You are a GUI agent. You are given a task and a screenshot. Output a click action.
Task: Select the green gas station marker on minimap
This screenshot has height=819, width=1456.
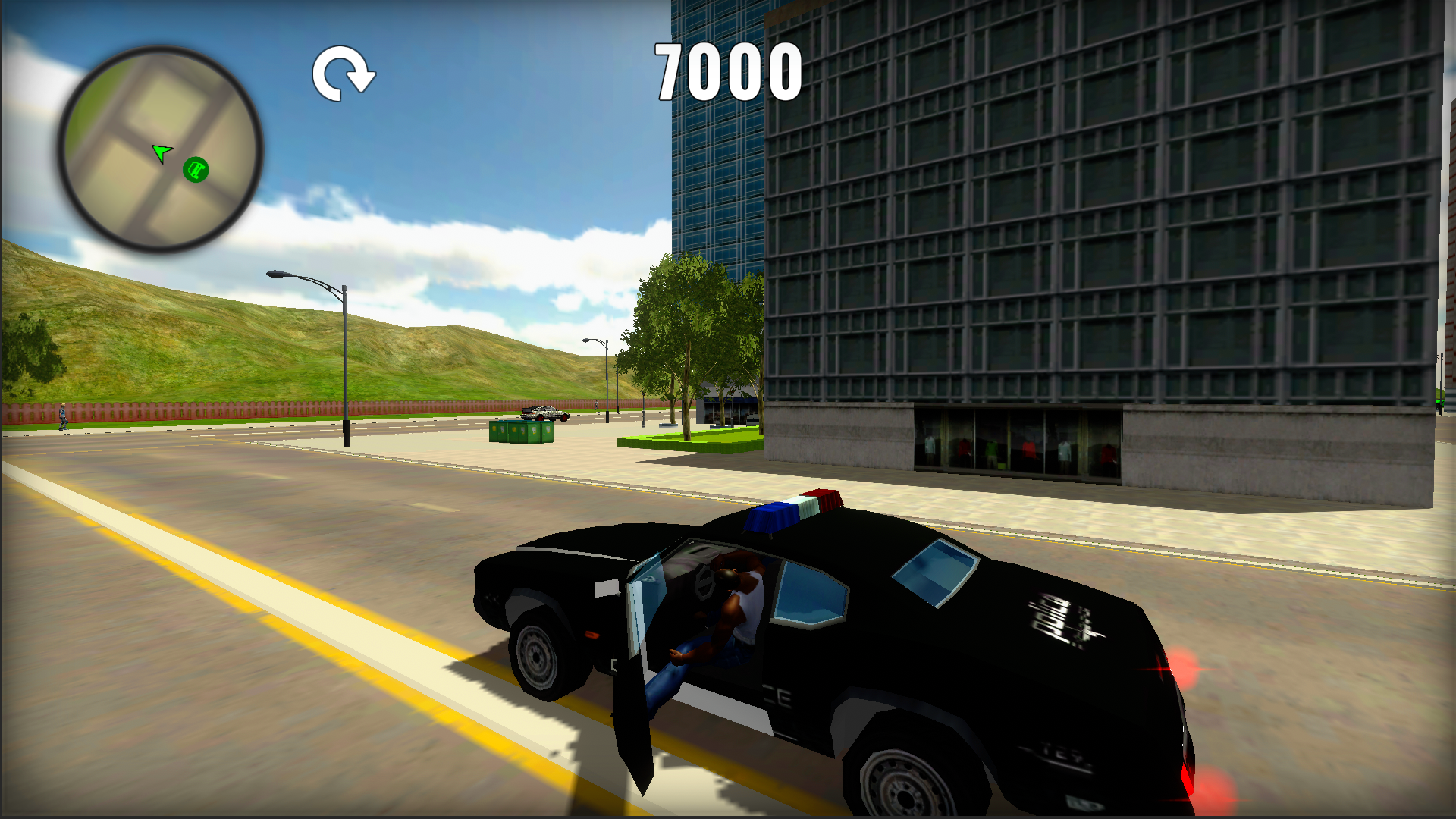(x=195, y=170)
